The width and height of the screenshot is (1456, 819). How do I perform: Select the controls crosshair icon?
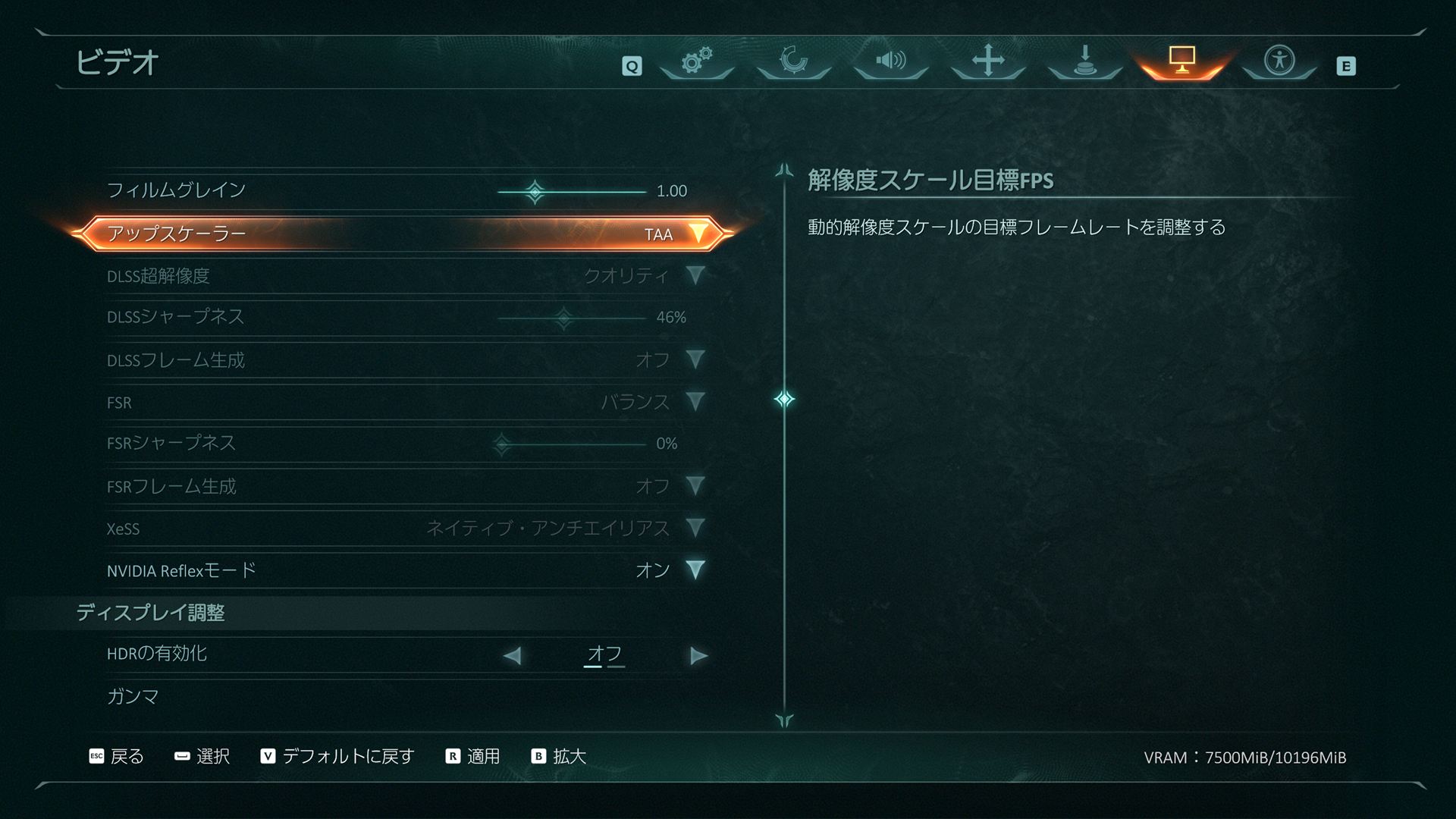tap(987, 64)
